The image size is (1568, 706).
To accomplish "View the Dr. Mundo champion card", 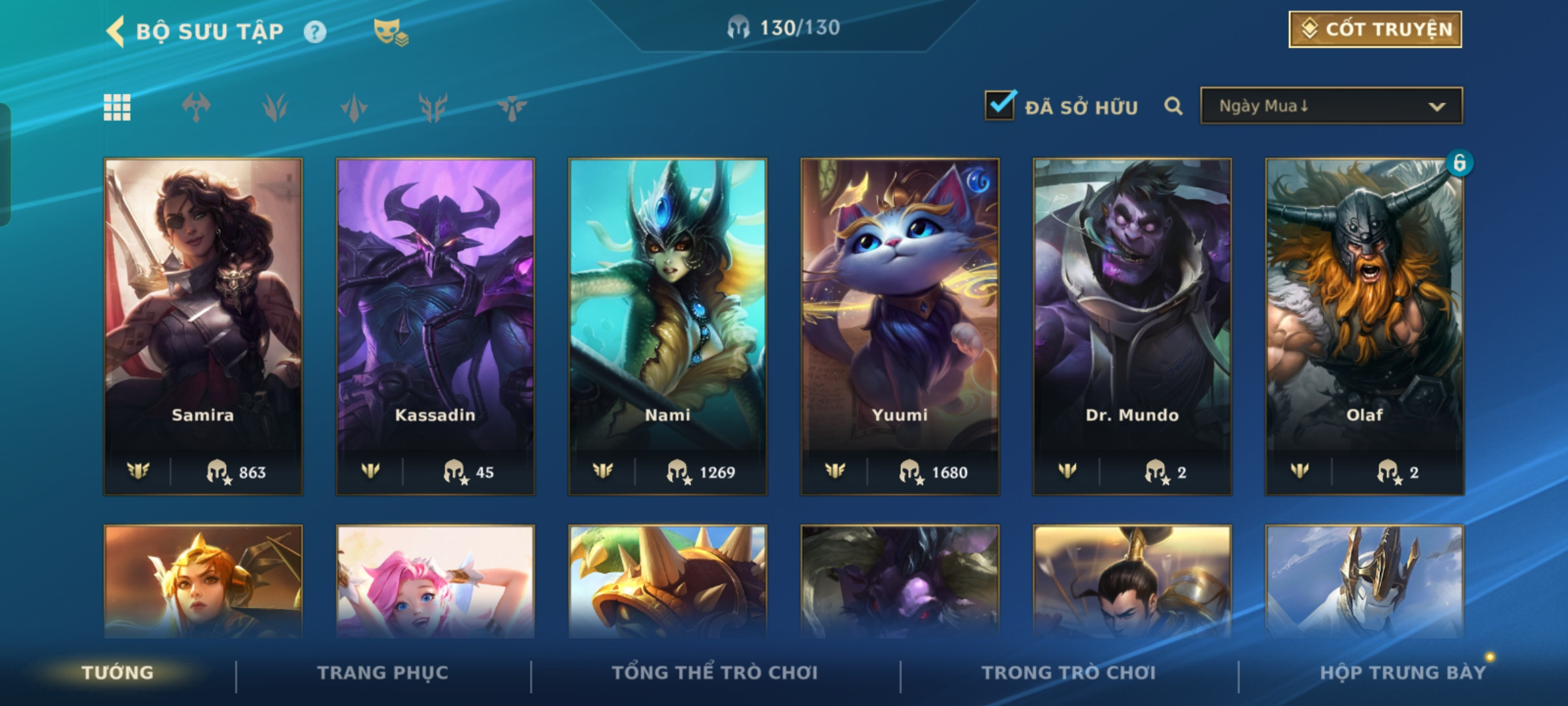I will point(1132,326).
